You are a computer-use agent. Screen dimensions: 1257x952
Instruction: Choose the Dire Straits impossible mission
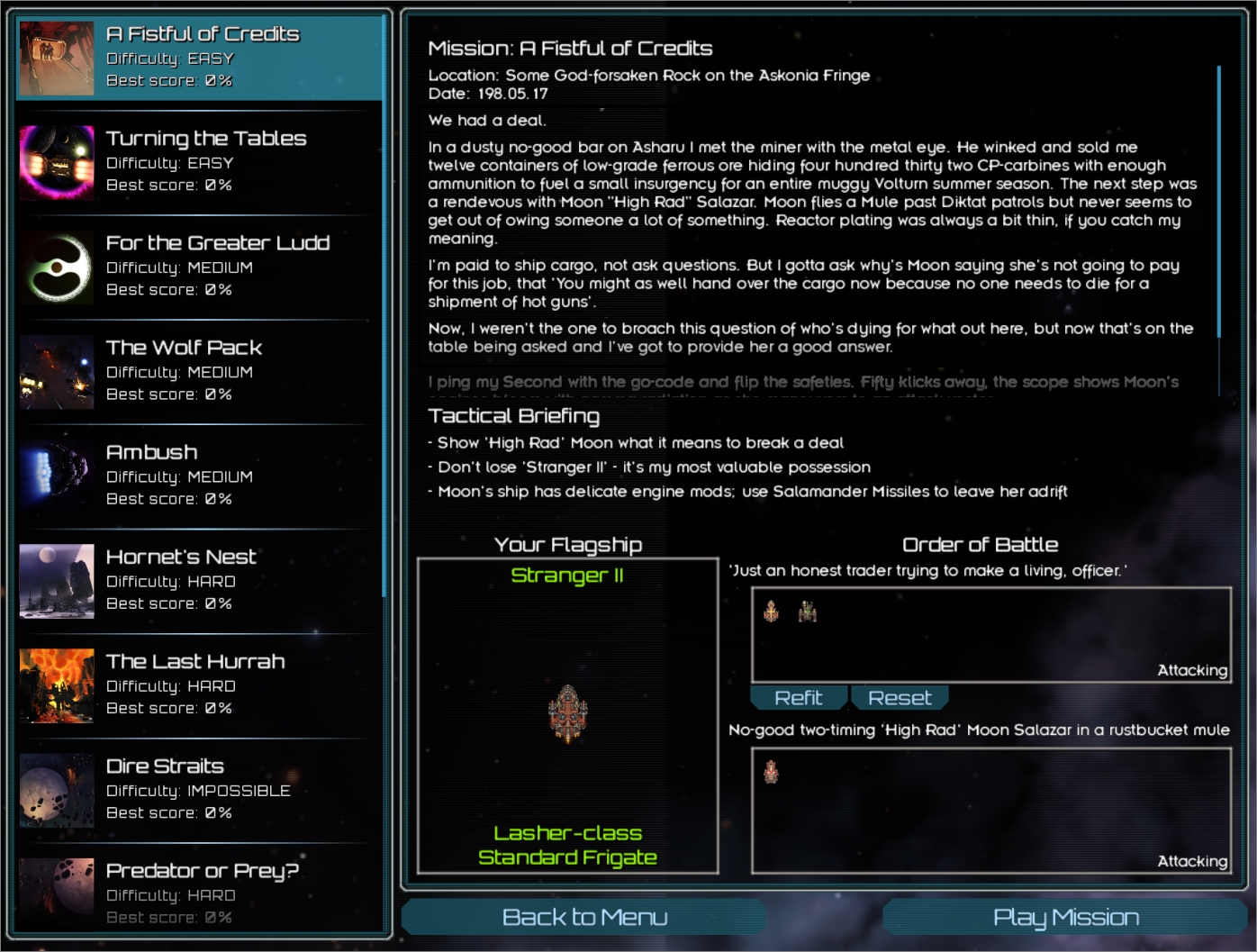198,789
